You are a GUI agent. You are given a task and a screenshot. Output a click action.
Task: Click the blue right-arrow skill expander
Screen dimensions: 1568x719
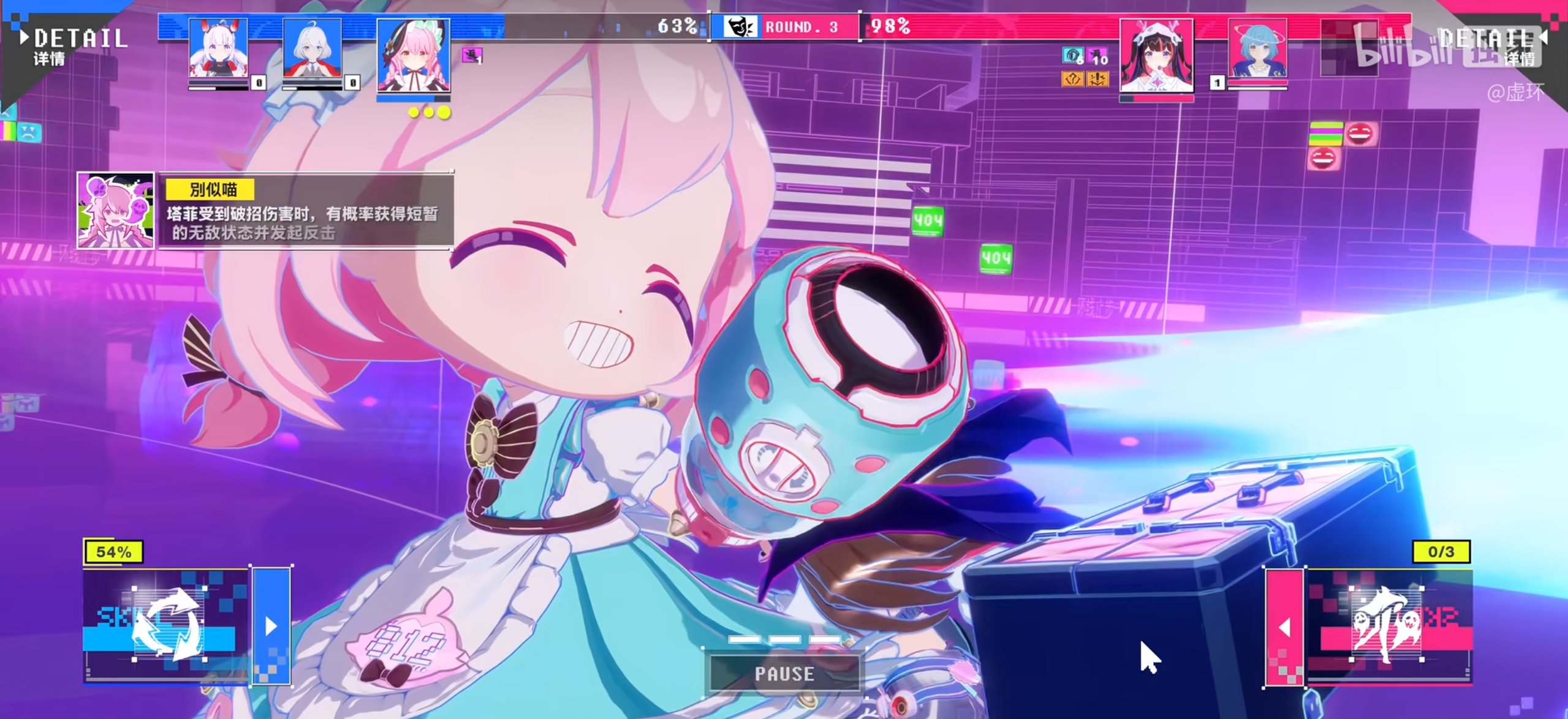(271, 626)
